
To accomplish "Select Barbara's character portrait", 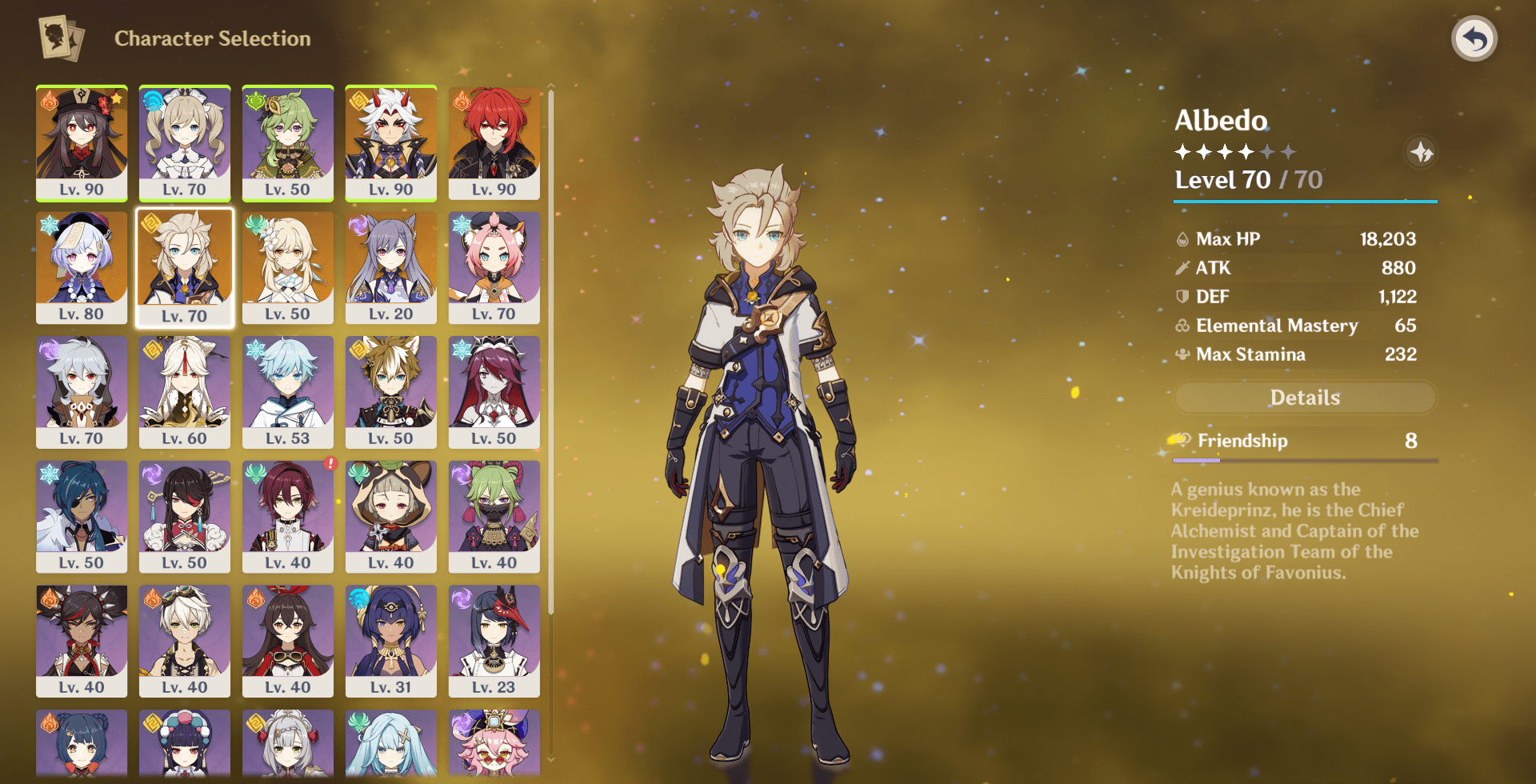I will pyautogui.click(x=185, y=142).
